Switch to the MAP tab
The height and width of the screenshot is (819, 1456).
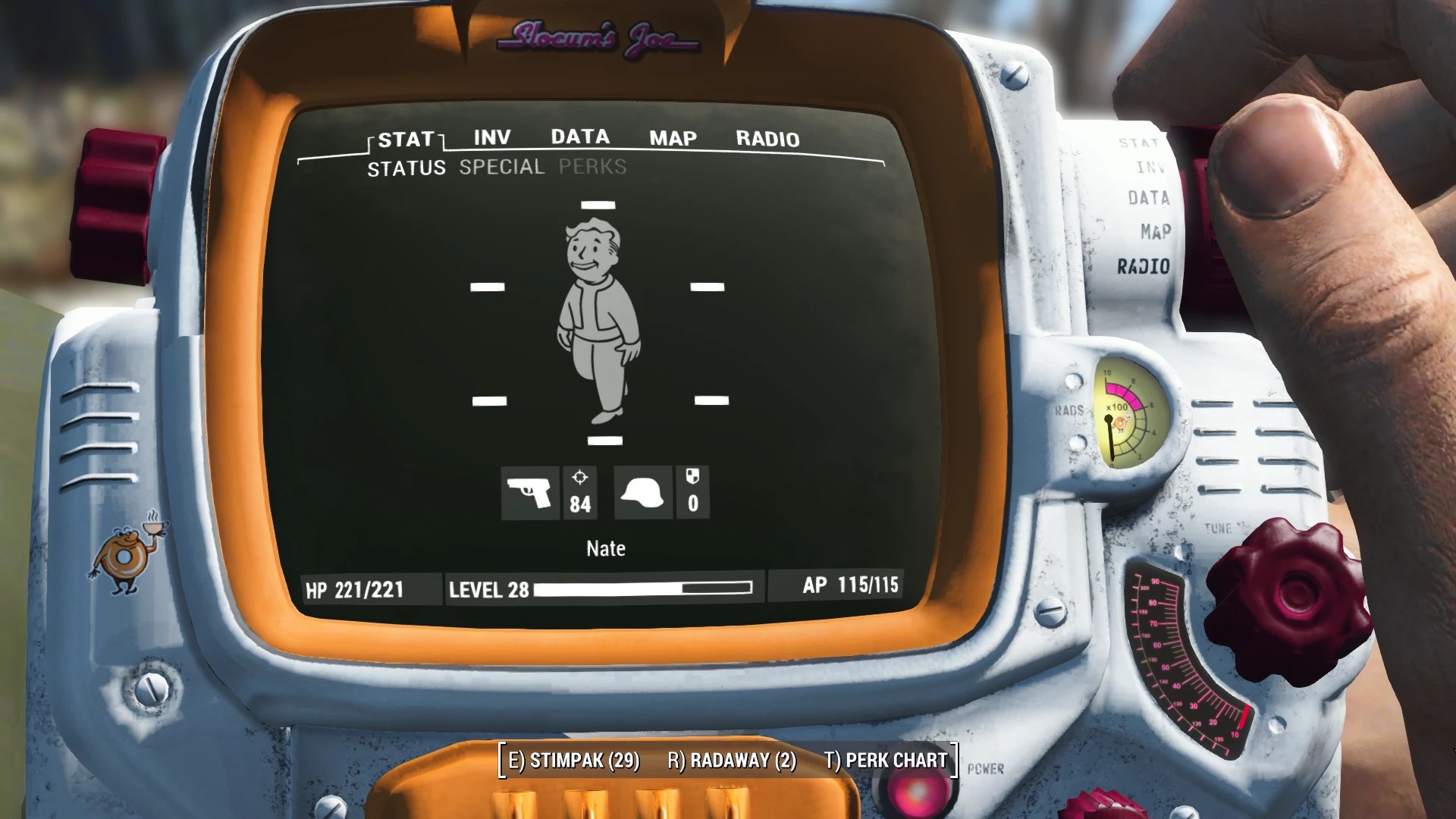coord(672,138)
